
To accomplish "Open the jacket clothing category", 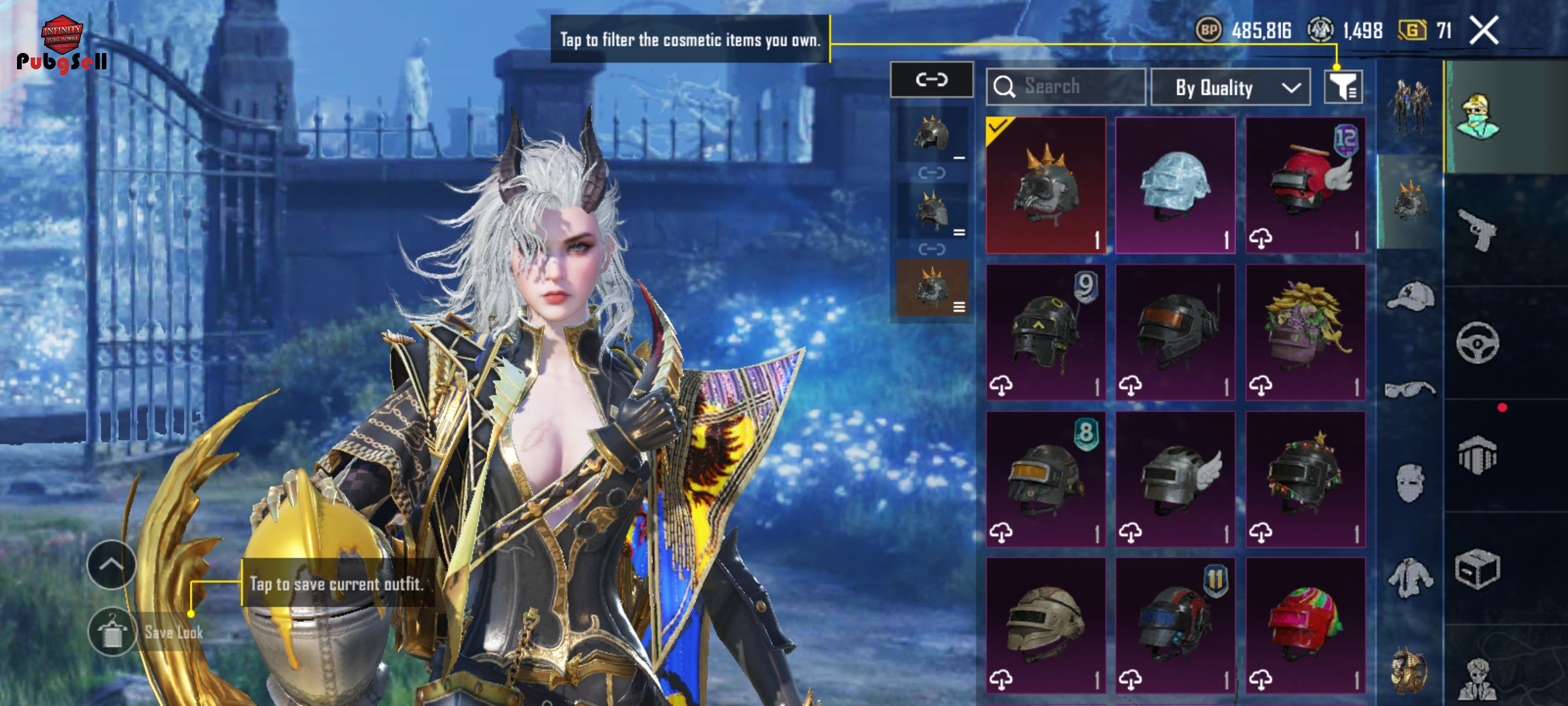I will point(1410,578).
